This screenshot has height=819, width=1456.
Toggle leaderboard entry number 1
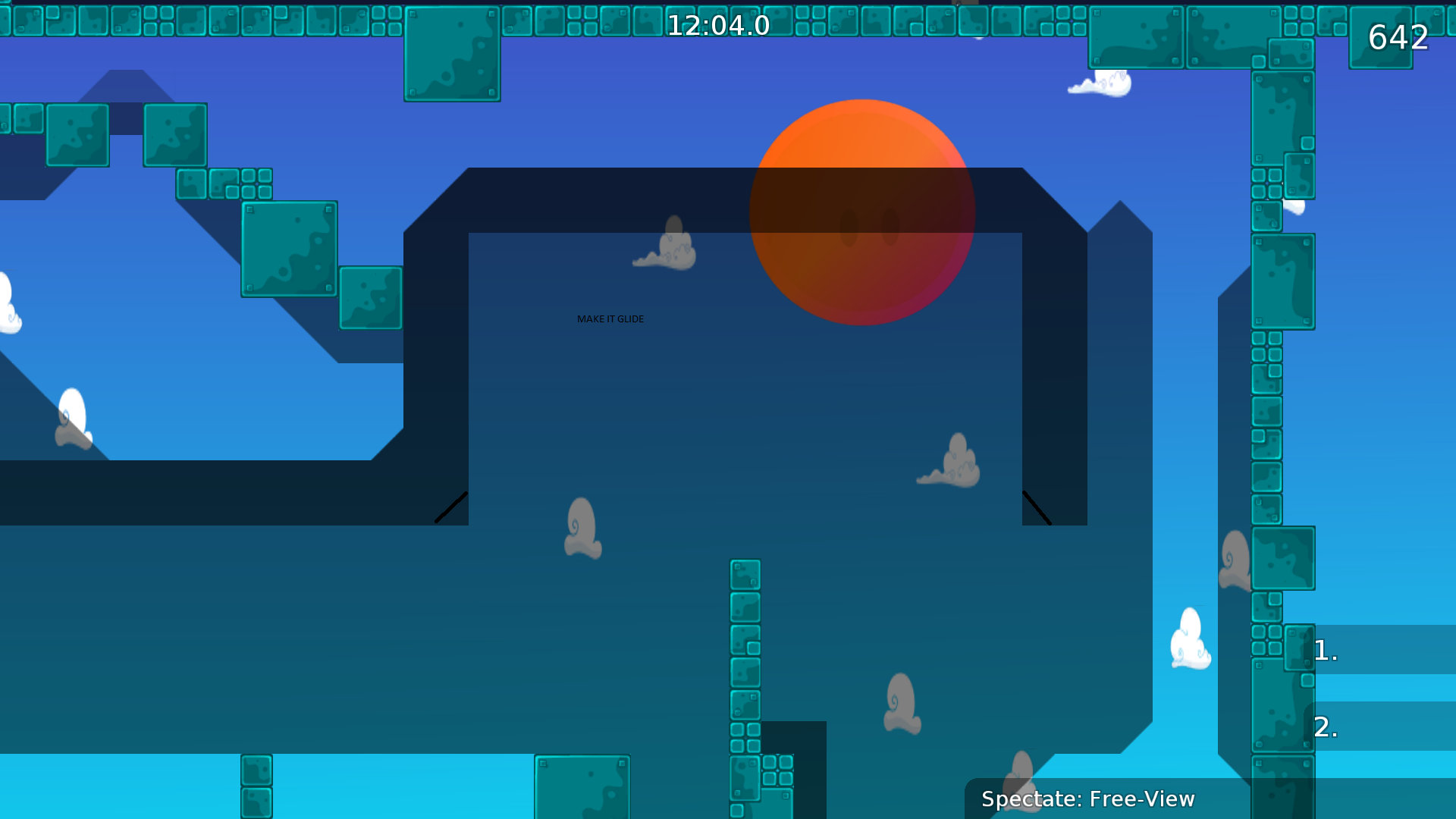(x=1325, y=649)
